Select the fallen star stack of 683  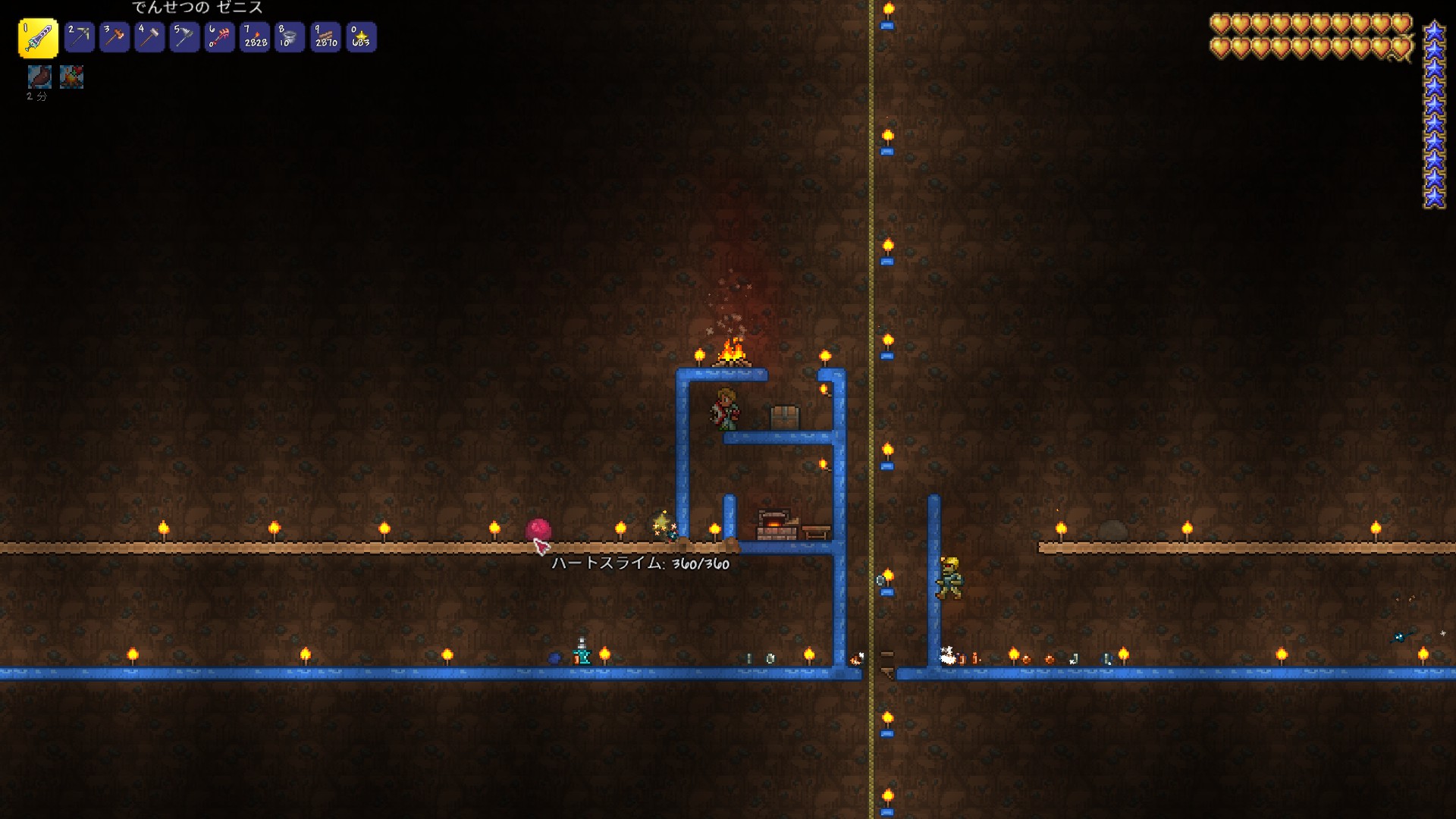coord(361,37)
